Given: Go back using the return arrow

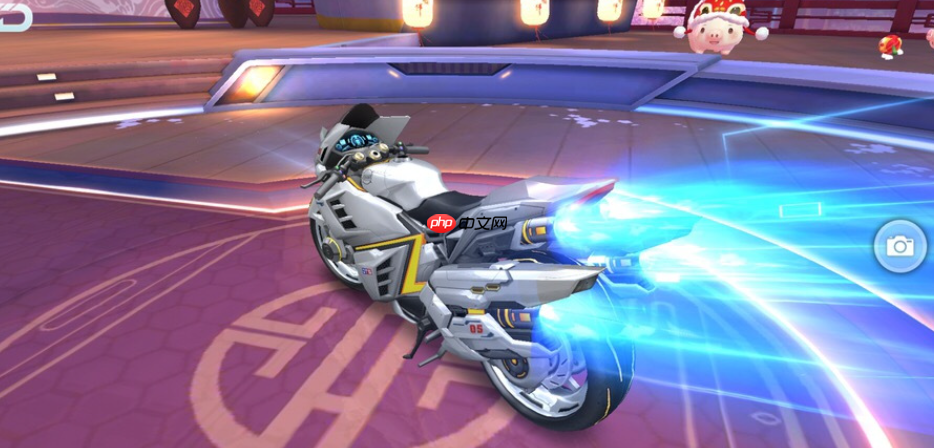Looking at the screenshot, I should [x=14, y=17].
